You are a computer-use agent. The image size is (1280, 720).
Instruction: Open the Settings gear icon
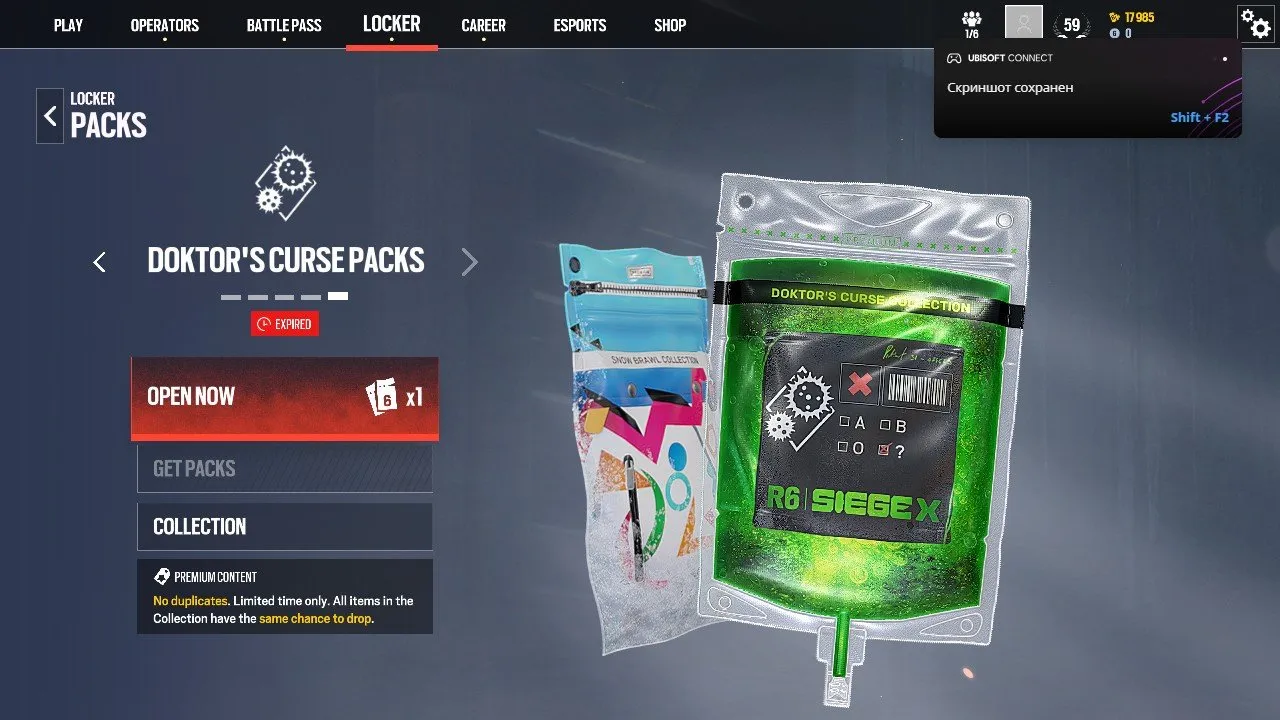(x=1256, y=24)
